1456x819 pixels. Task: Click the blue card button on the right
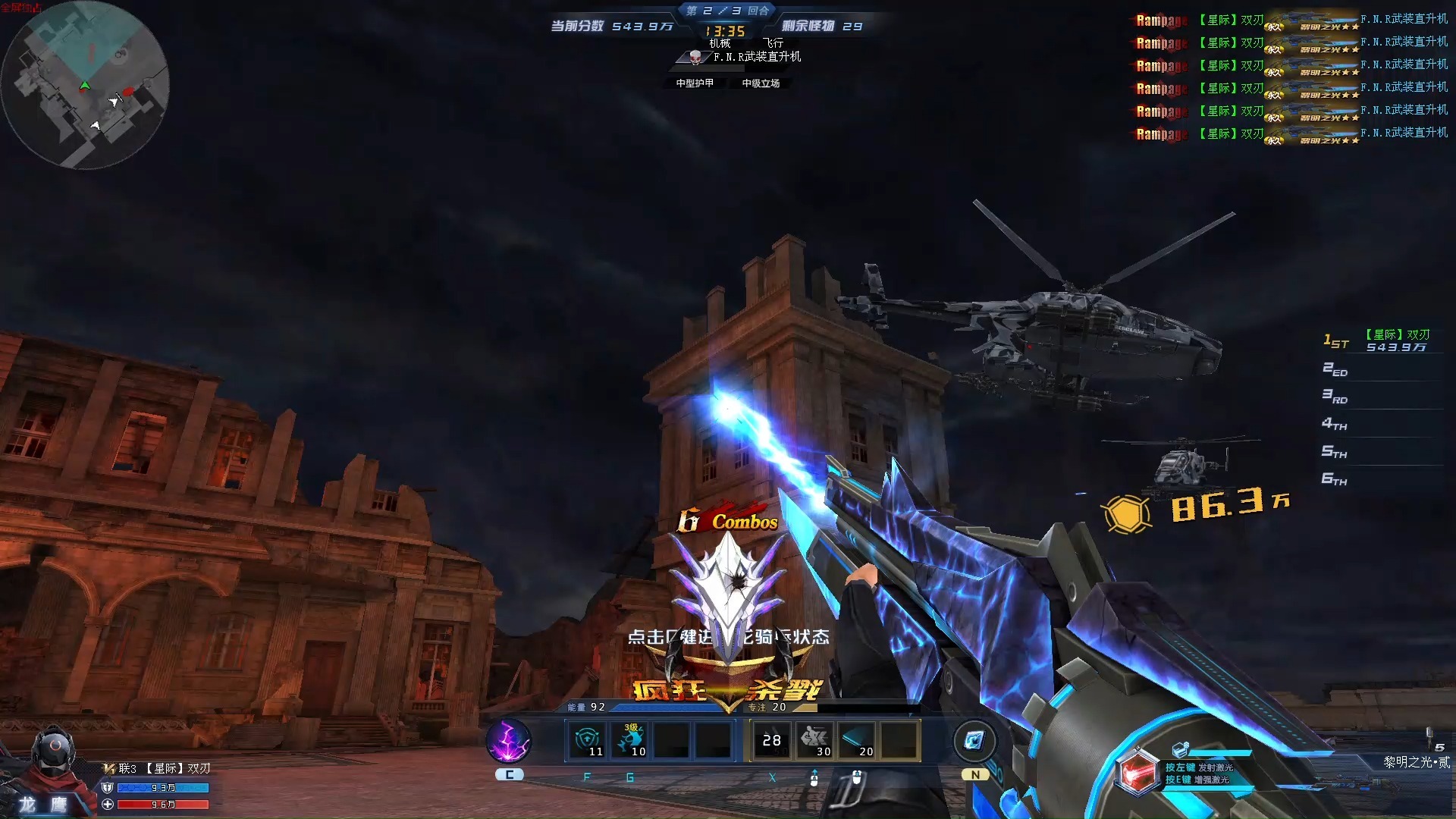[x=974, y=740]
